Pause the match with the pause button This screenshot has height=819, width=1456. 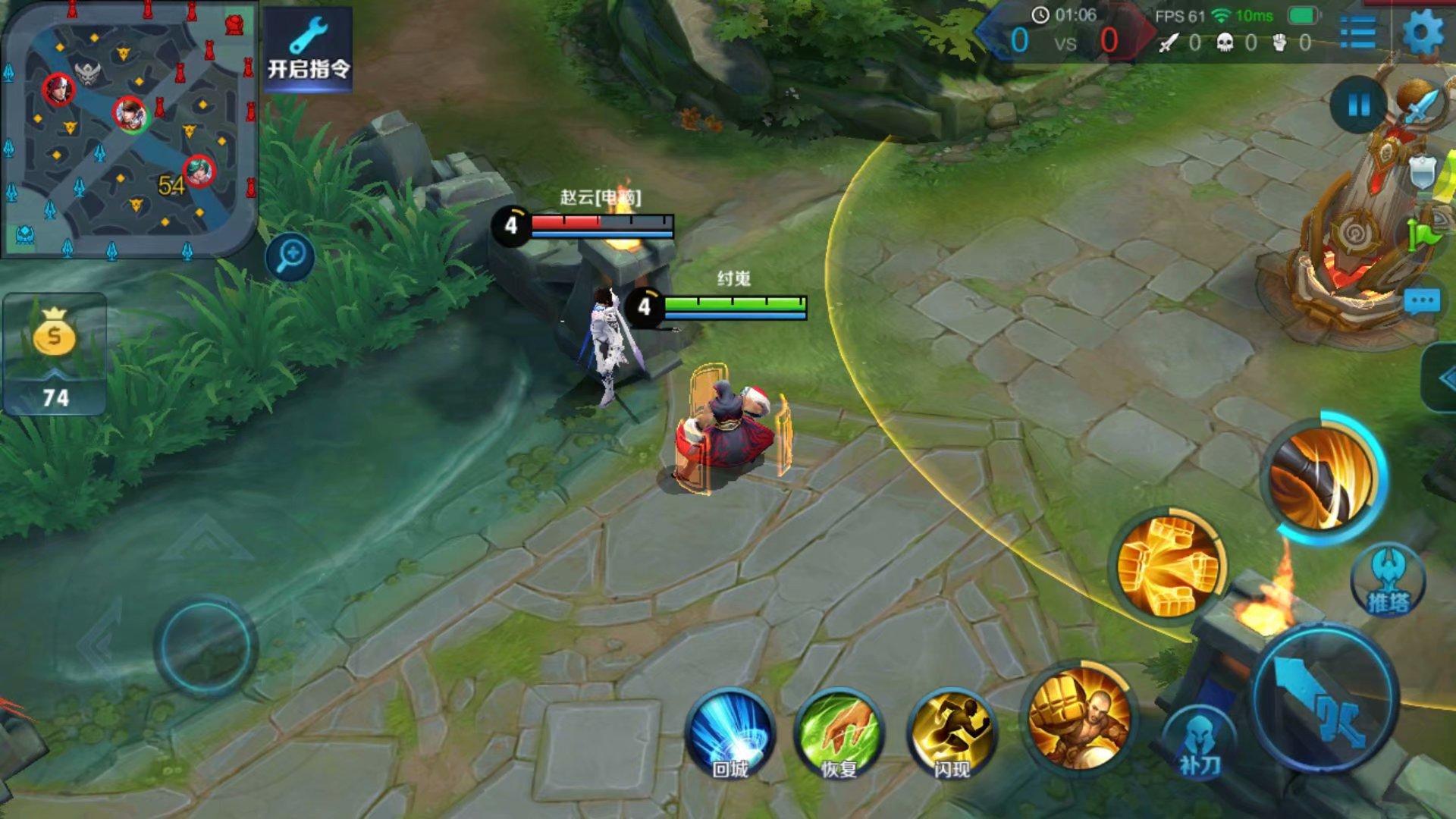pos(1358,105)
